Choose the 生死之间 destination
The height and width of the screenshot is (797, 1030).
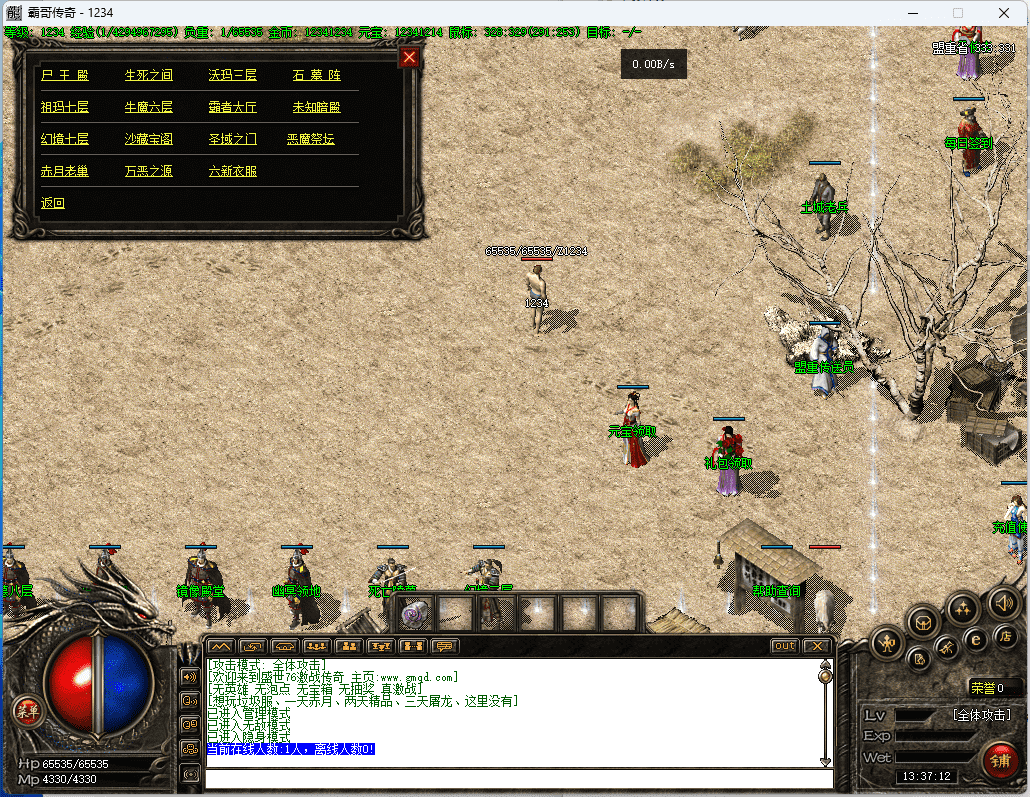148,75
